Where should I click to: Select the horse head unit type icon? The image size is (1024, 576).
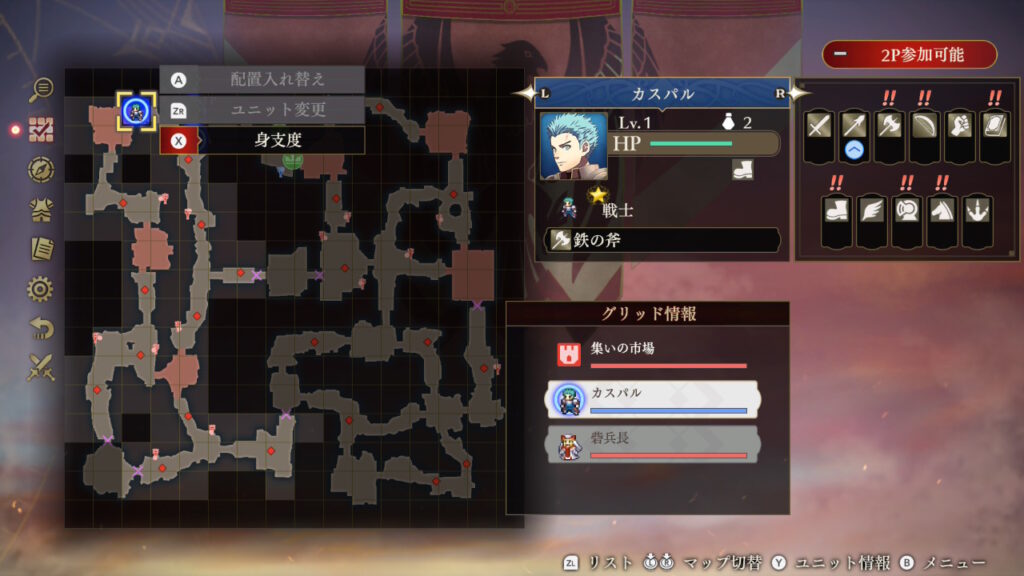941,210
